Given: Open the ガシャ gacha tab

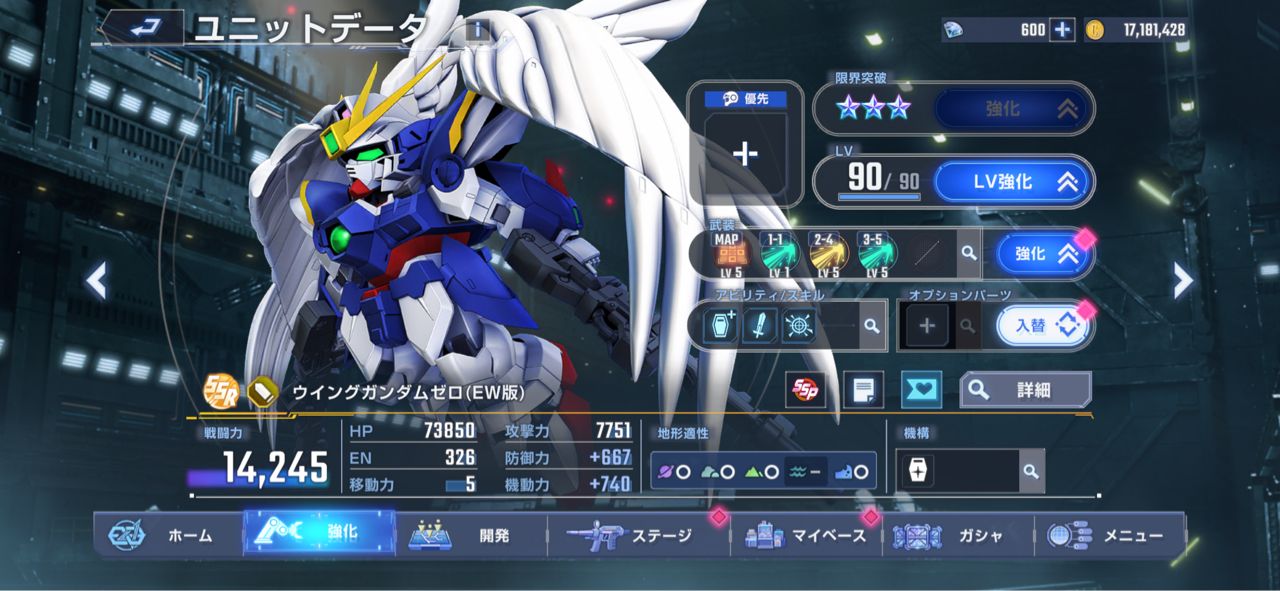Looking at the screenshot, I should pos(958,535).
